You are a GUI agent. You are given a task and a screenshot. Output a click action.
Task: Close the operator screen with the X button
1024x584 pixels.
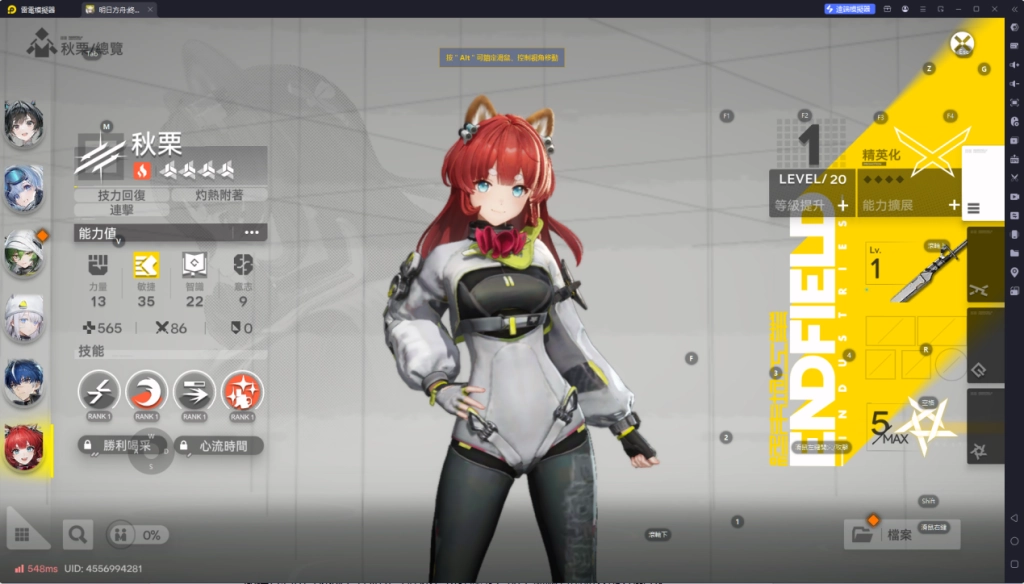coord(962,44)
